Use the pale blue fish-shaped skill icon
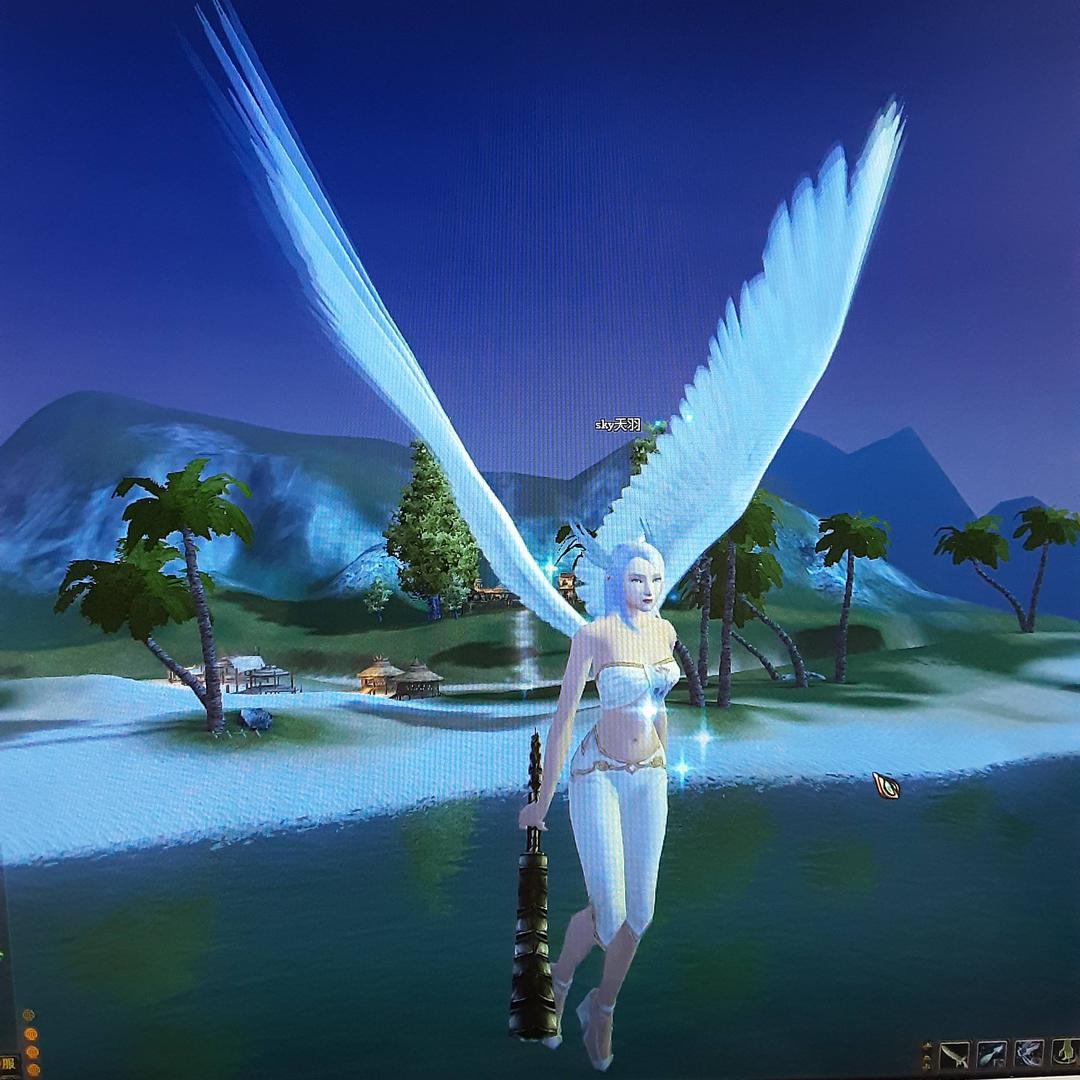This screenshot has width=1080, height=1080. tap(991, 1054)
